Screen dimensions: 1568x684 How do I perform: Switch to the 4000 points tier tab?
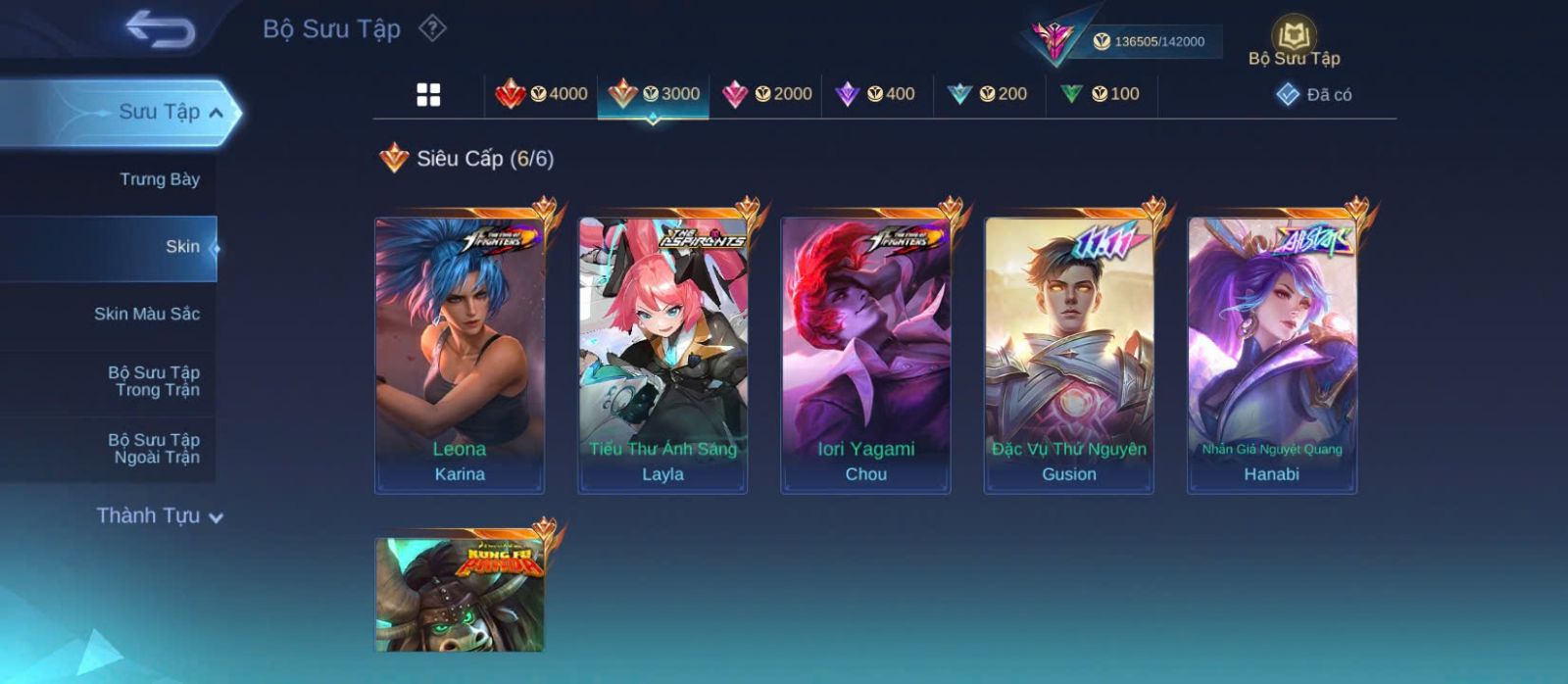click(542, 94)
